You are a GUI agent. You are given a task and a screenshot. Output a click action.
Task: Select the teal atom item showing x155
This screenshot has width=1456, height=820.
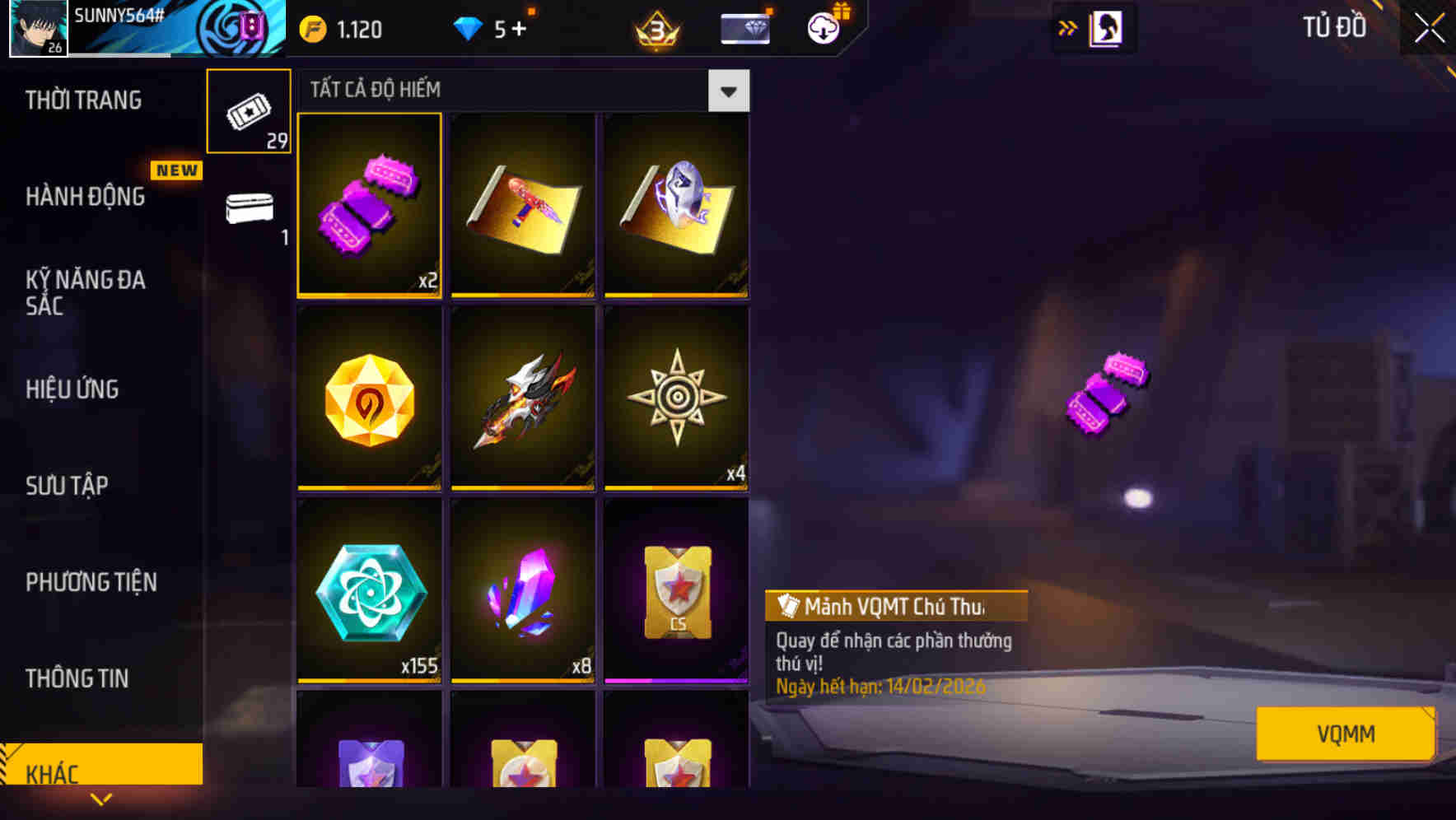pos(370,591)
